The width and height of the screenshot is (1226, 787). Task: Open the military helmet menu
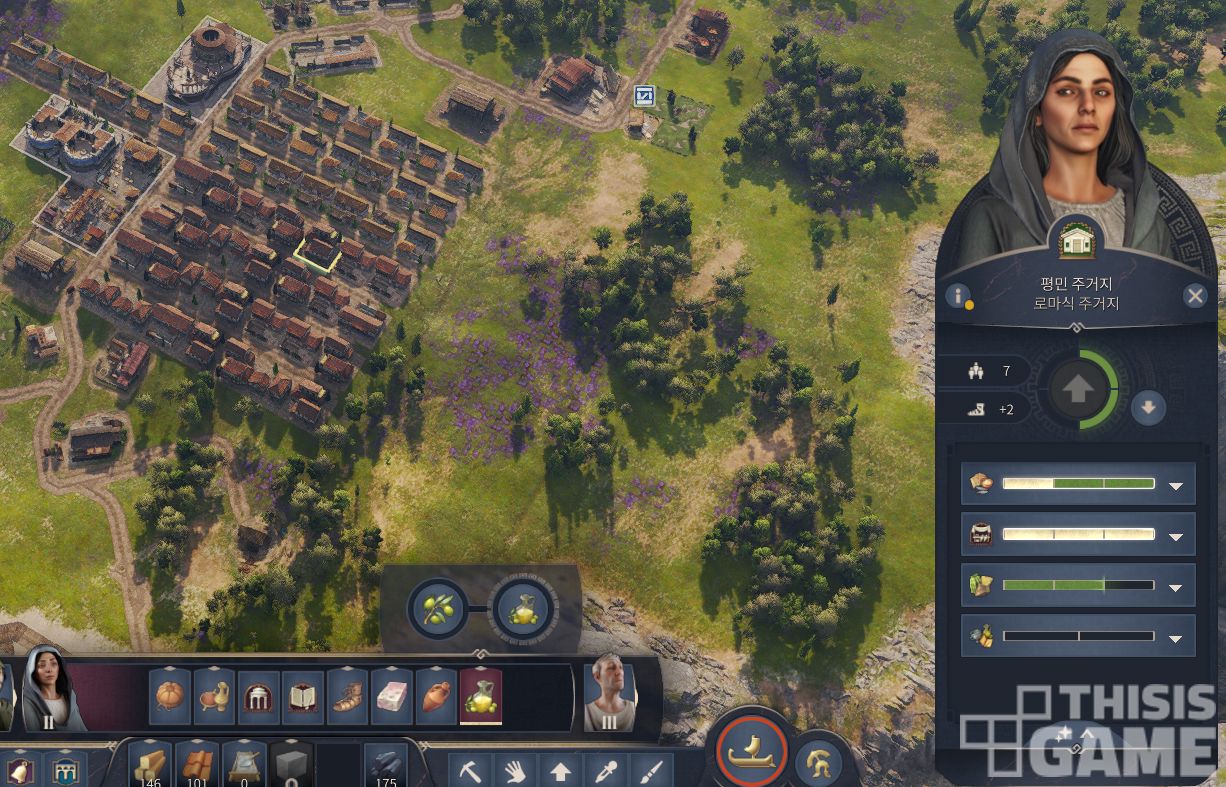tap(817, 762)
